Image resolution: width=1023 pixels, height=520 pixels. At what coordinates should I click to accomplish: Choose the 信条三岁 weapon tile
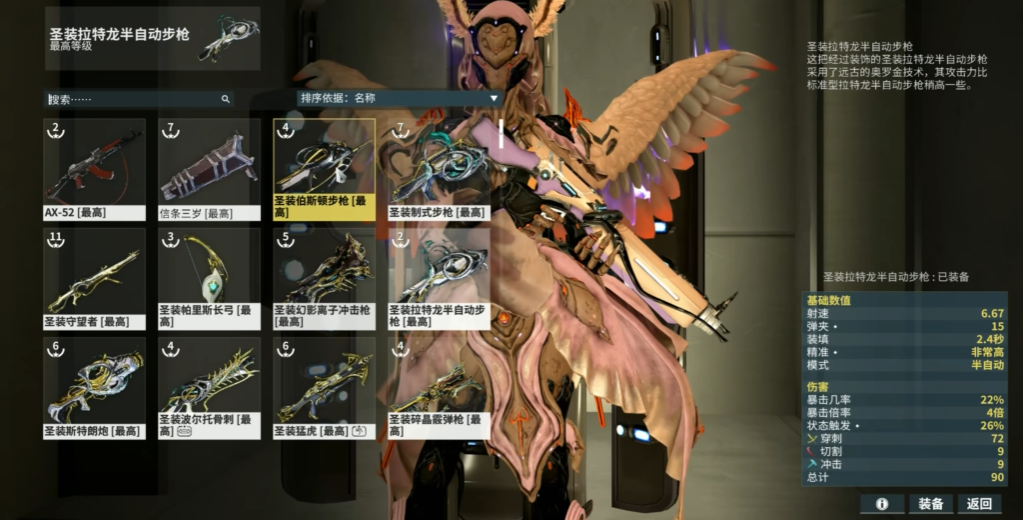209,168
